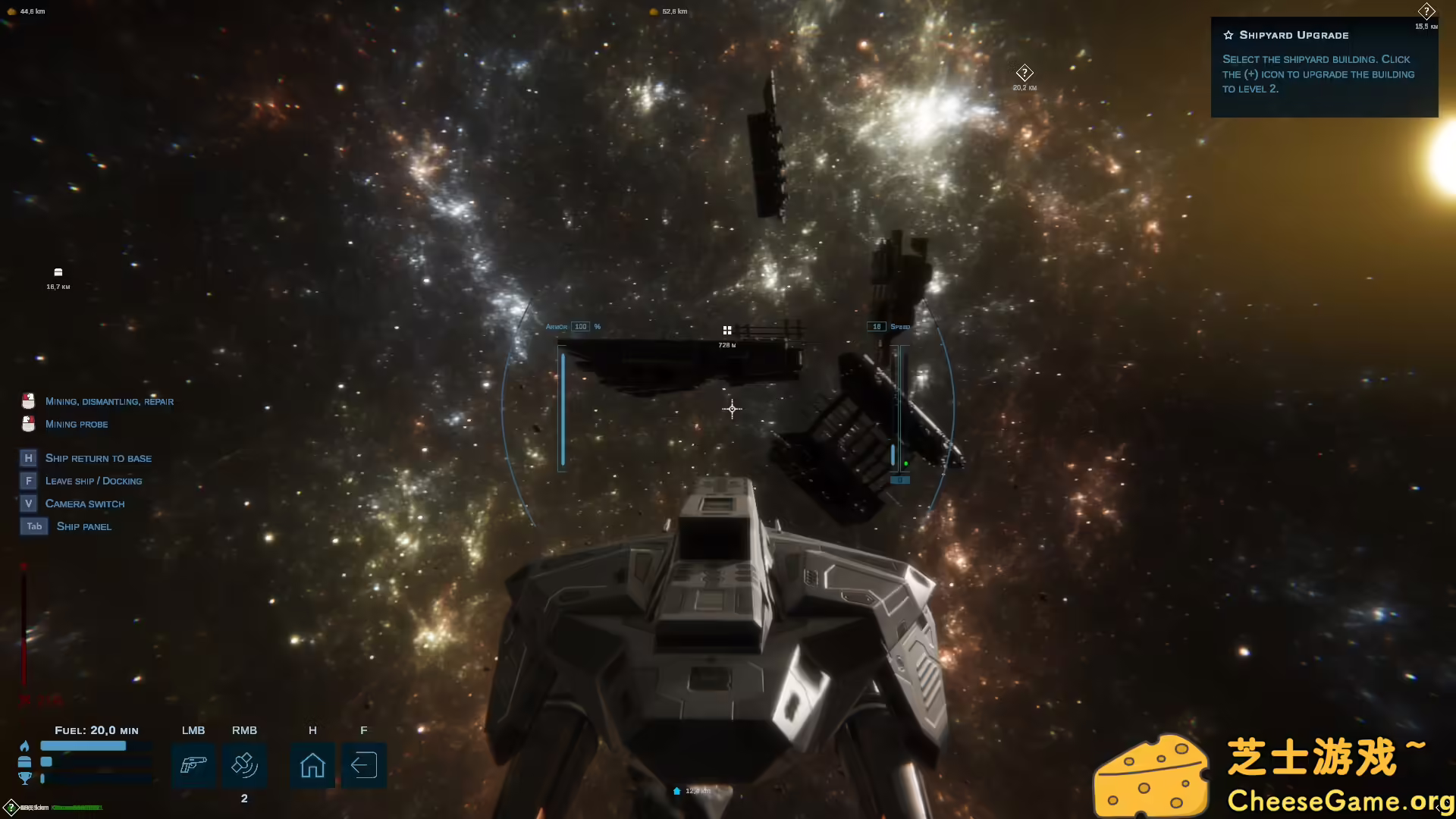Target the station marker at 728 m
Image resolution: width=1456 pixels, height=819 pixels.
point(727,331)
